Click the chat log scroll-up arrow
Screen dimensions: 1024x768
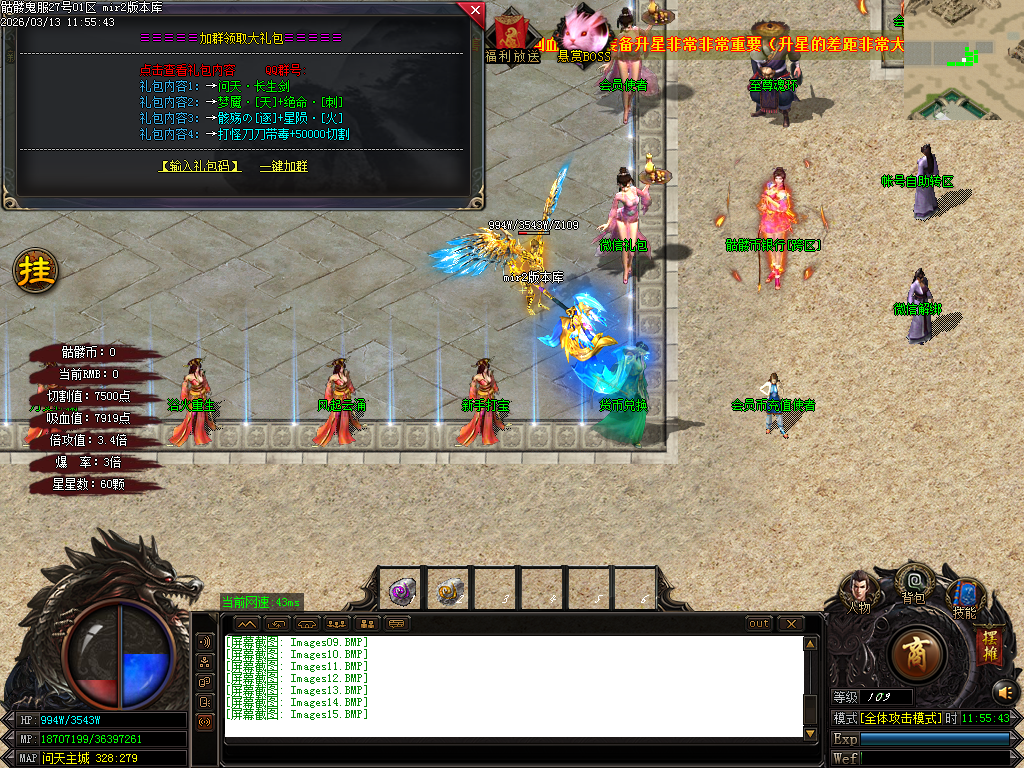tap(810, 643)
